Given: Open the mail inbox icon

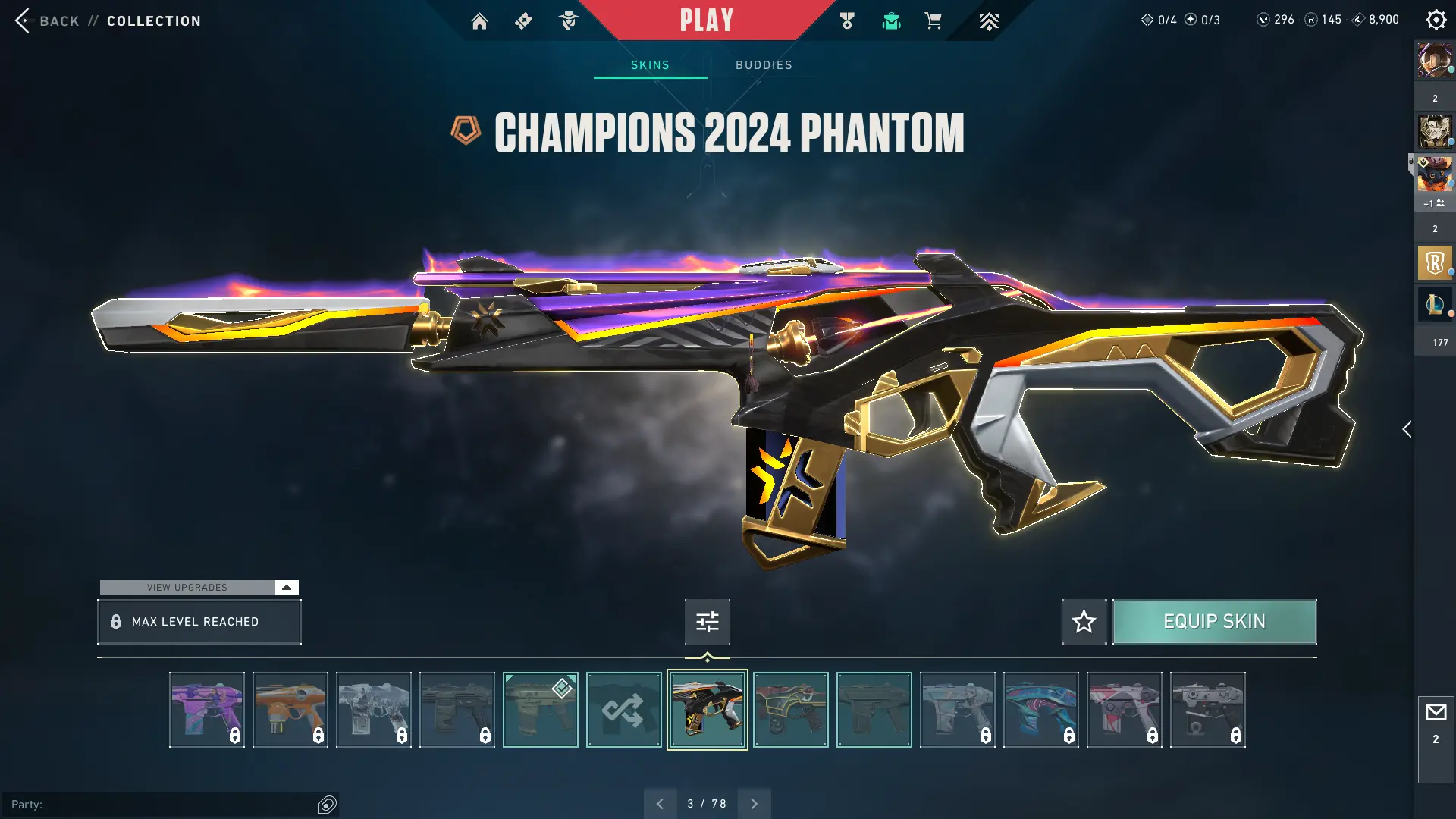Looking at the screenshot, I should point(1436,713).
